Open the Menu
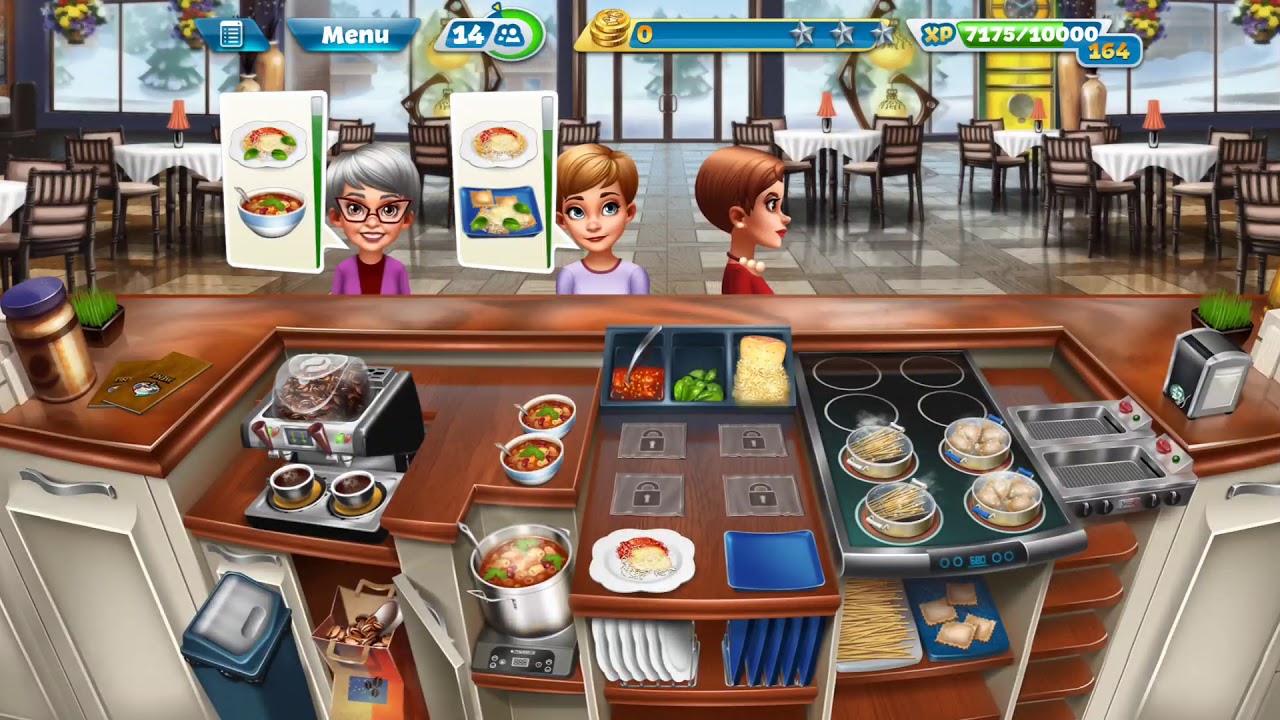Image resolution: width=1280 pixels, height=720 pixels. (x=355, y=35)
